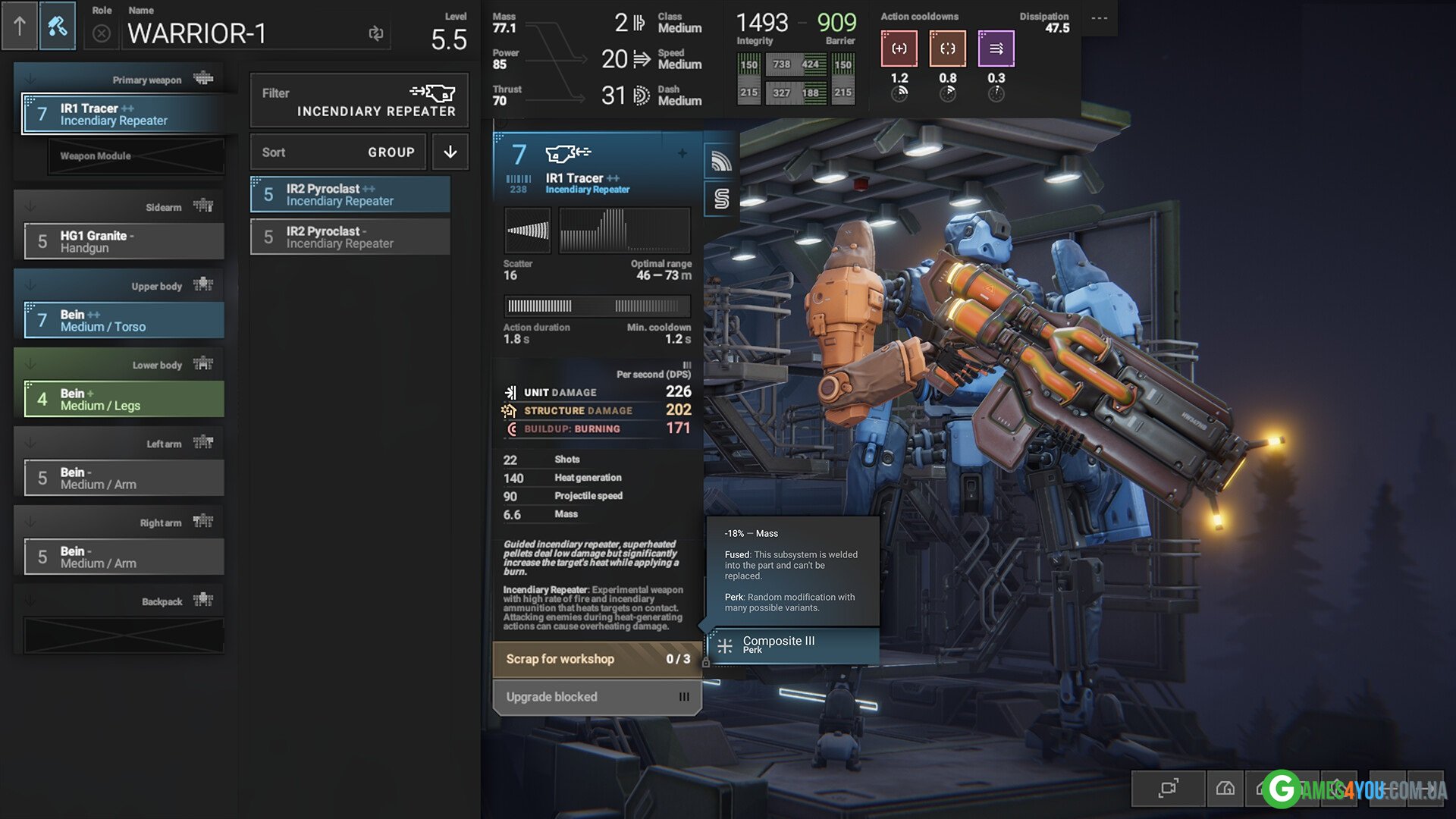The image size is (1456, 819).
Task: Select the HG1 Granite handgun sidearm
Action: pyautogui.click(x=124, y=242)
